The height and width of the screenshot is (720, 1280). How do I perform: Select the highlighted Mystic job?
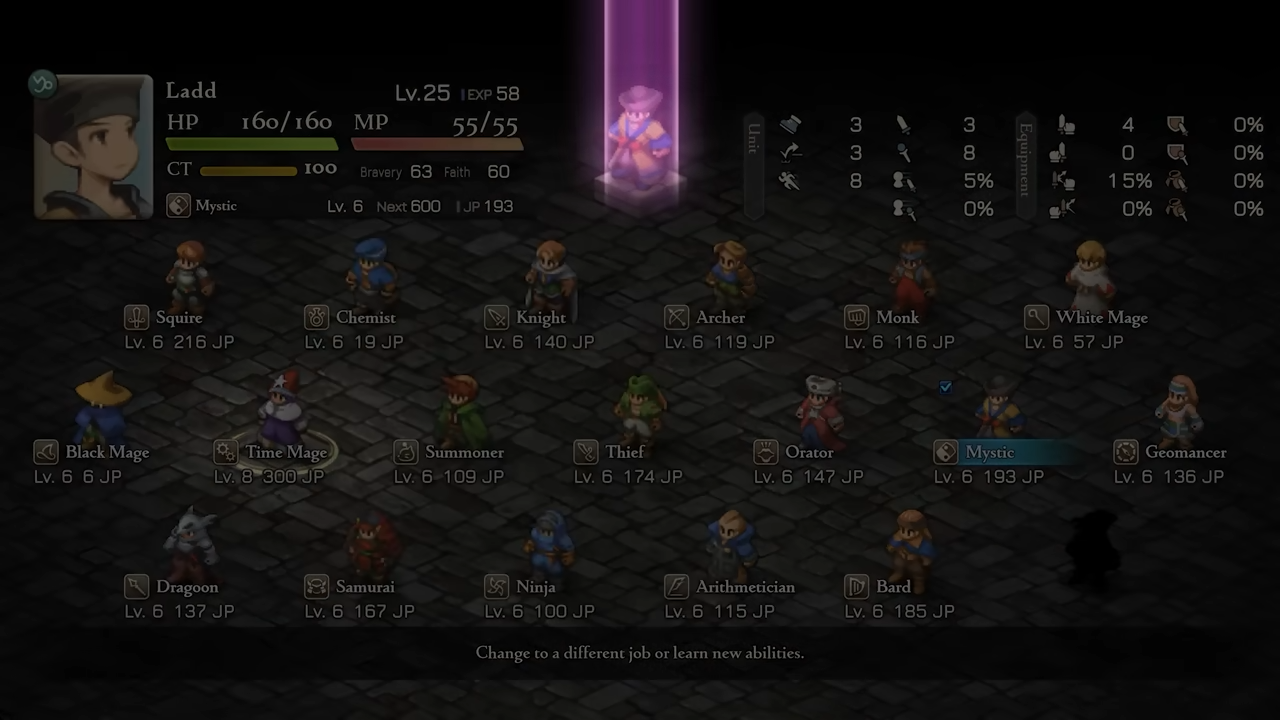(989, 453)
